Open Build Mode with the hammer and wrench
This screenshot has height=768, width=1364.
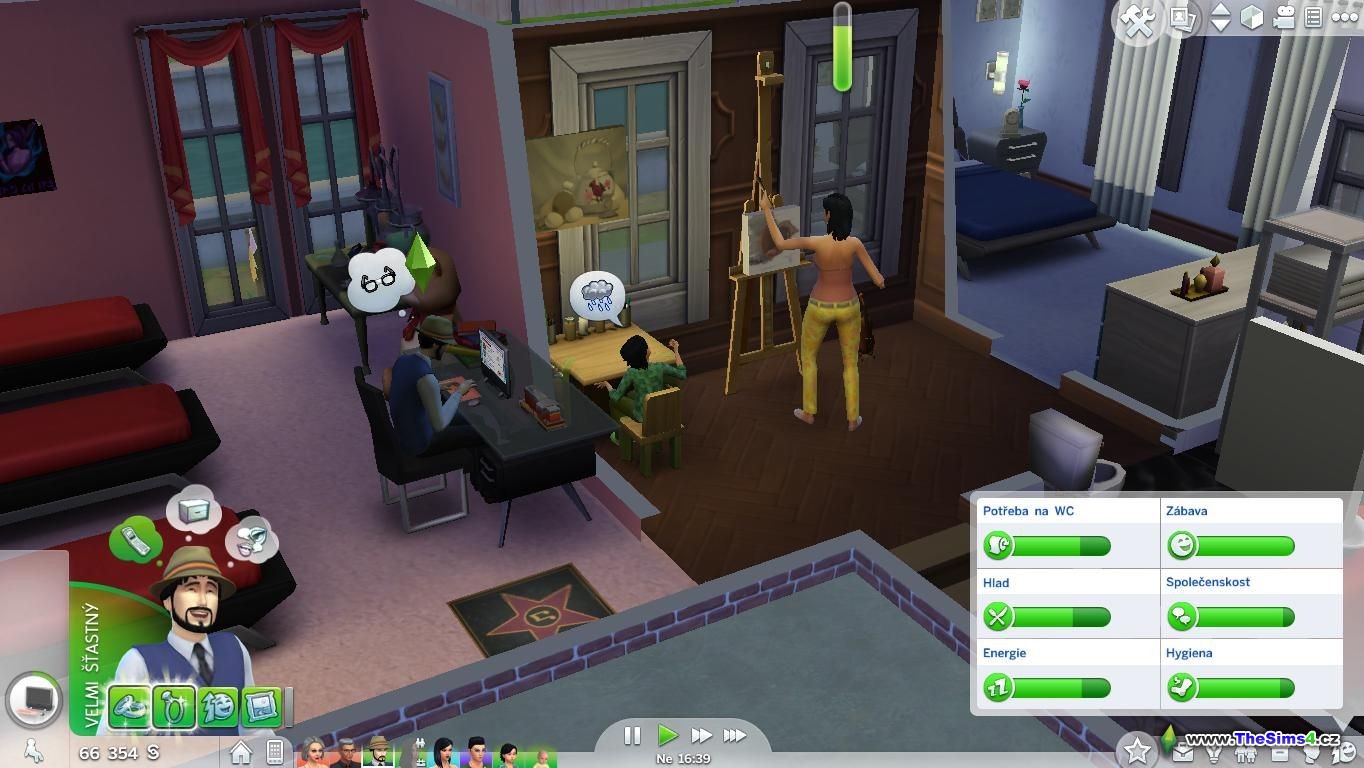[x=1137, y=20]
